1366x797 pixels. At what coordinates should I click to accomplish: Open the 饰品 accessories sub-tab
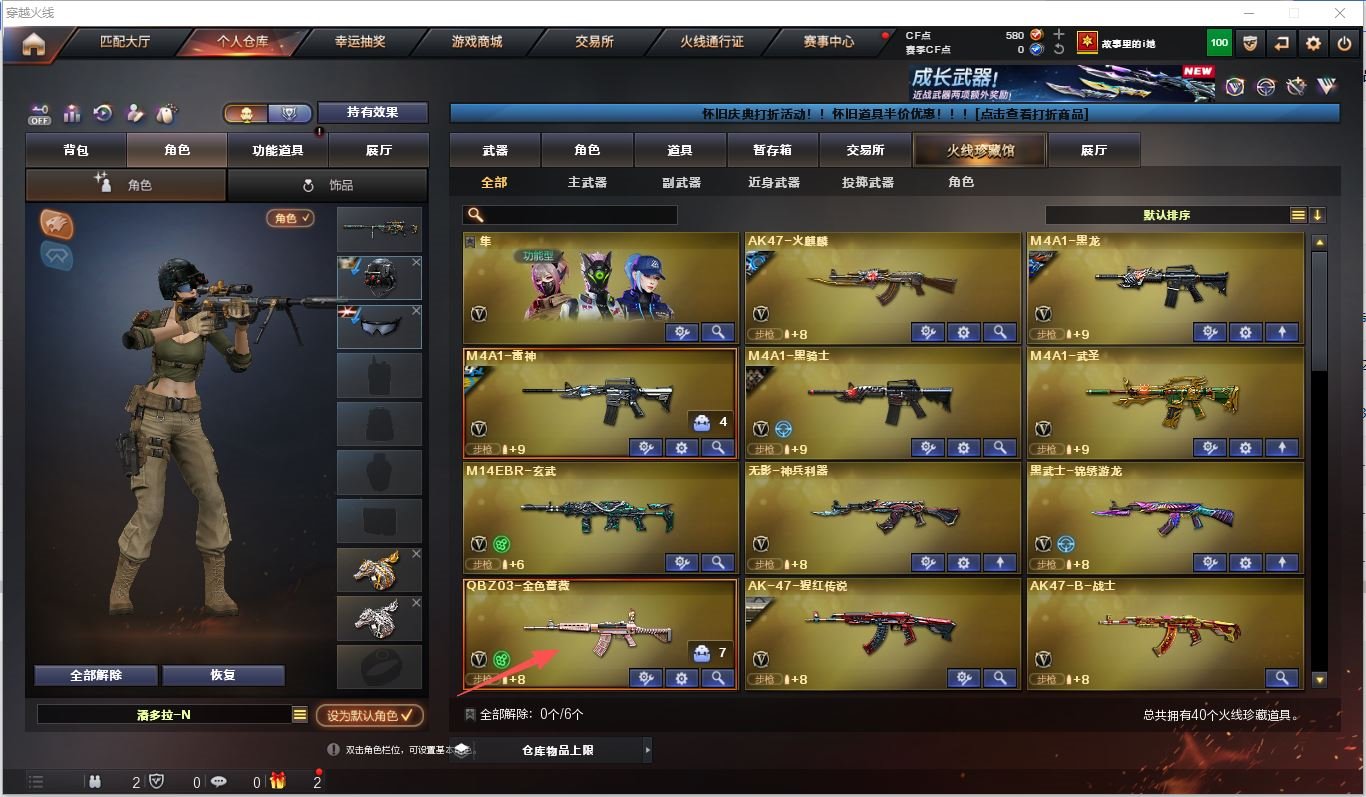(328, 185)
